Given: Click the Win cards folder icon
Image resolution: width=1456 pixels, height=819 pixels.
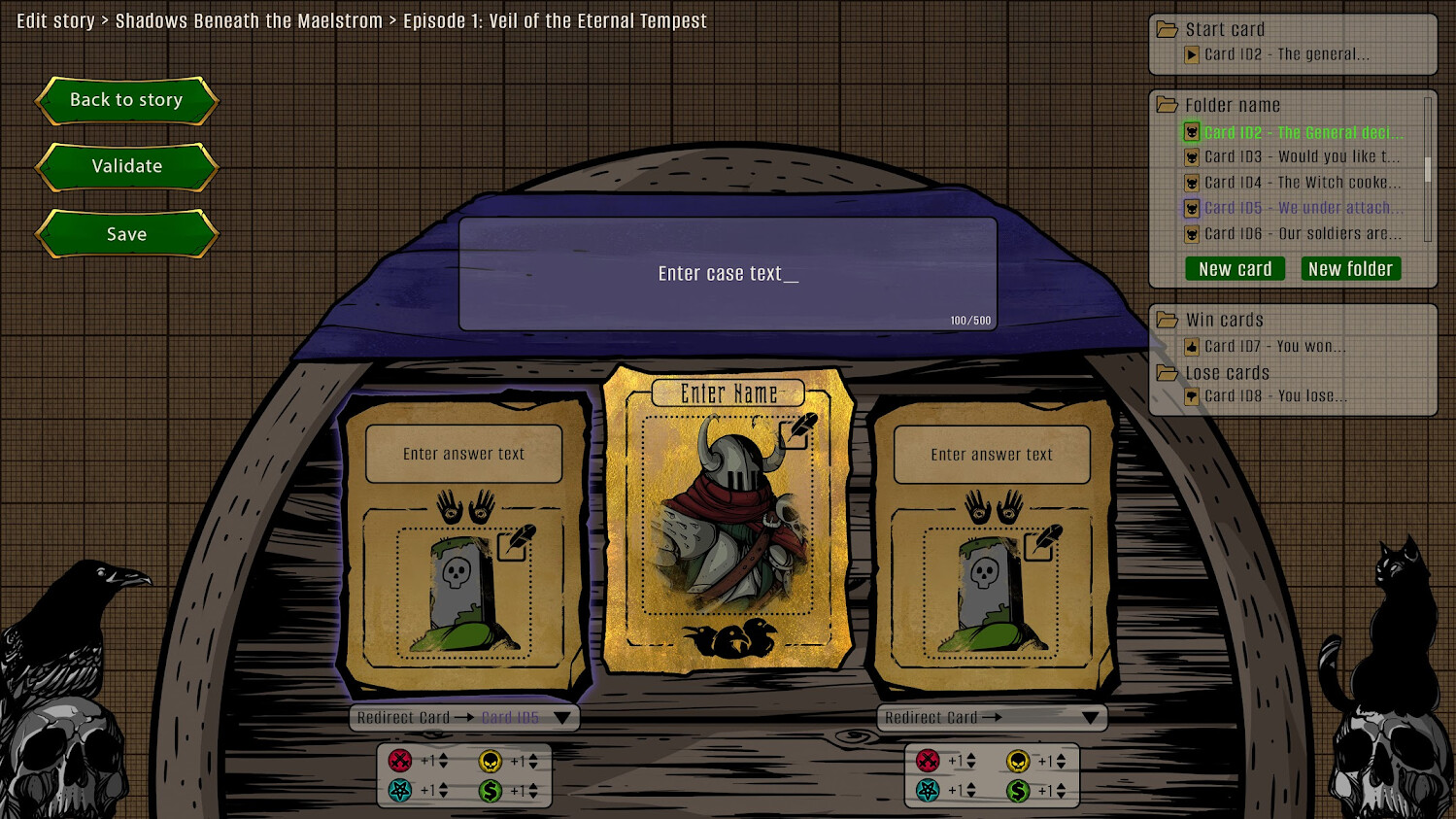Looking at the screenshot, I should (x=1166, y=320).
